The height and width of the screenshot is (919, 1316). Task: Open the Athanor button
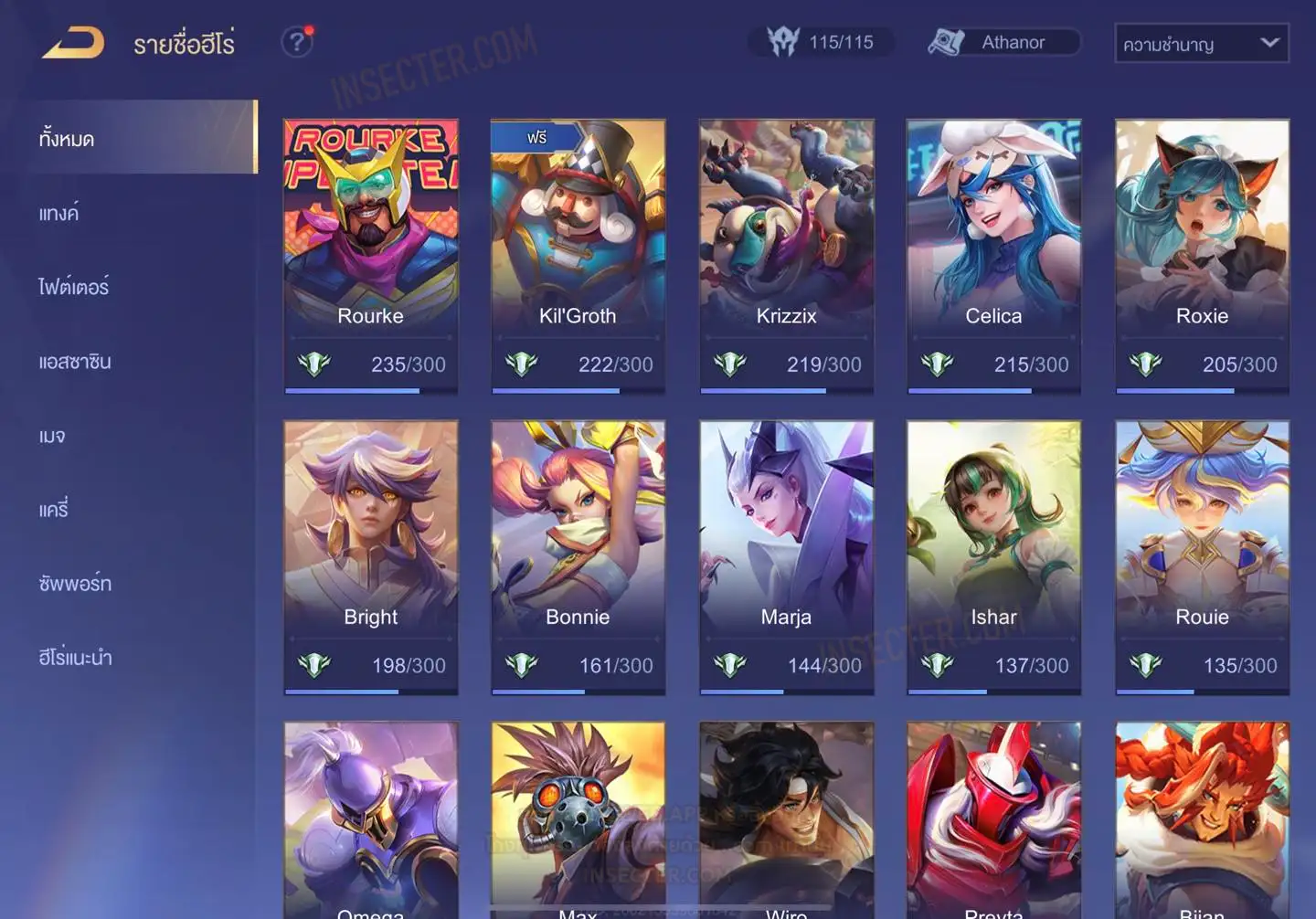tap(1003, 42)
